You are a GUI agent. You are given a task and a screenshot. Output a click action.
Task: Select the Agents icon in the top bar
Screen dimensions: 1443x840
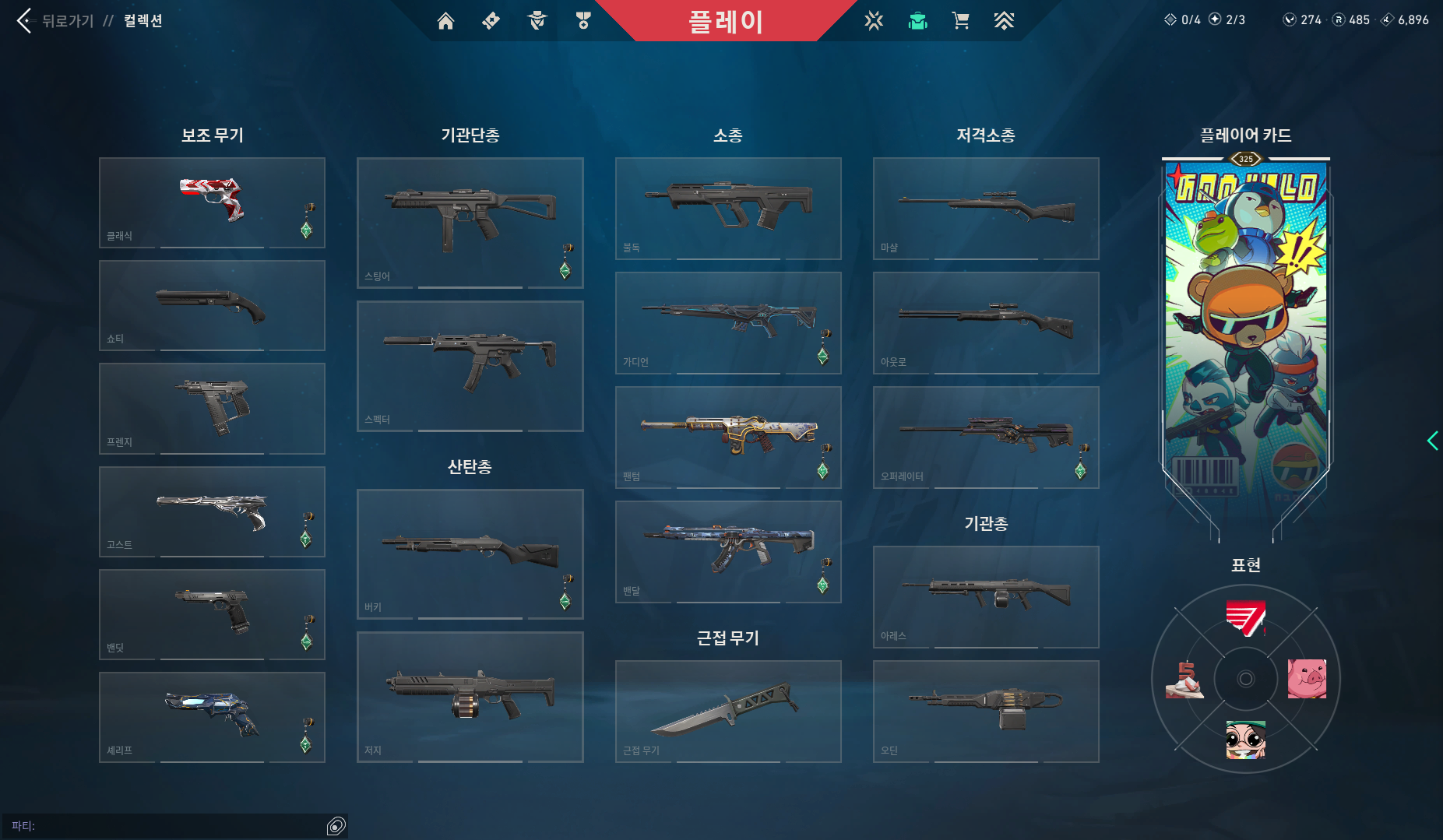[536, 21]
